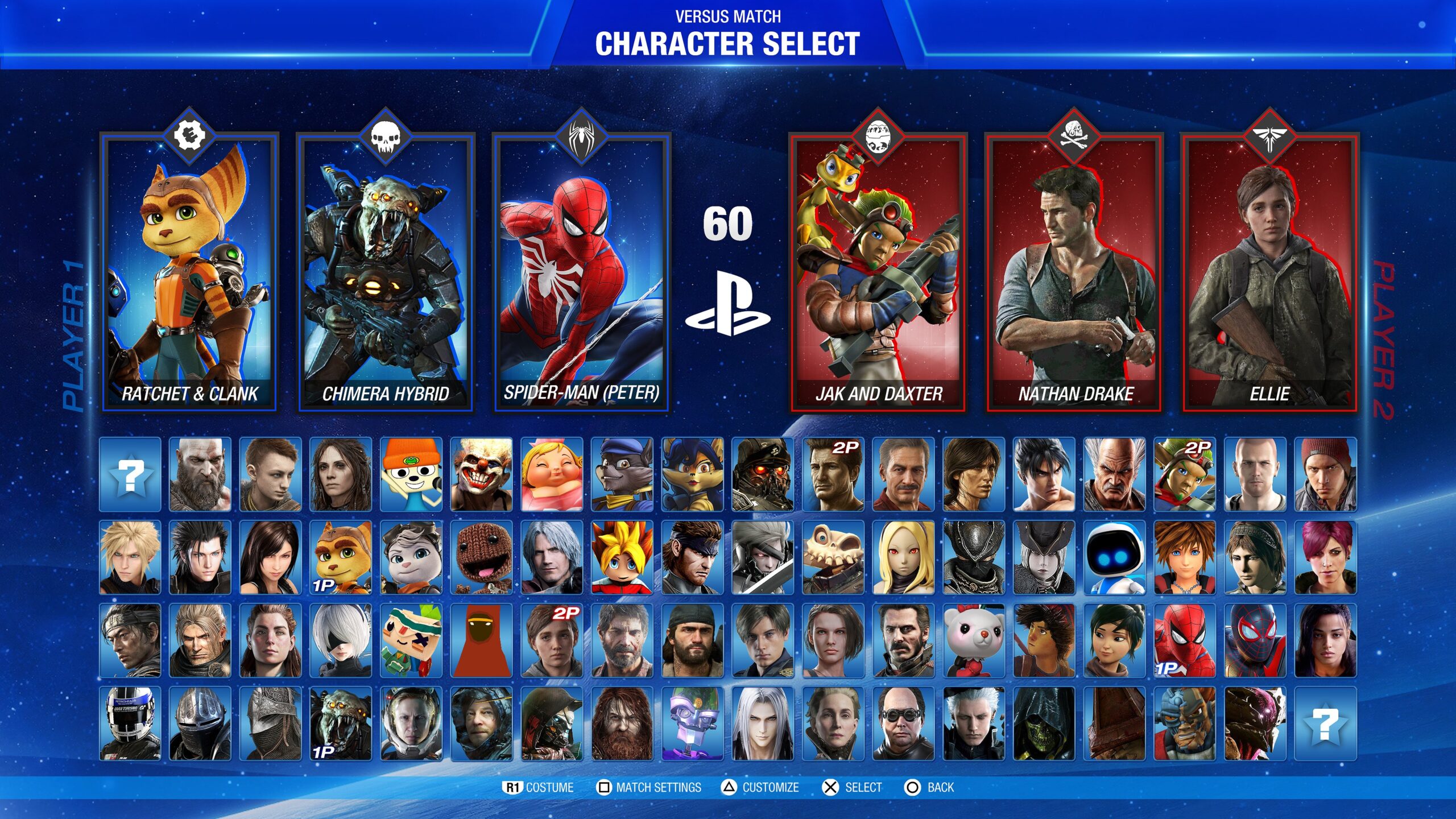The width and height of the screenshot is (1456, 819).
Task: Select Cloud Strife portrait
Action: pos(130,557)
